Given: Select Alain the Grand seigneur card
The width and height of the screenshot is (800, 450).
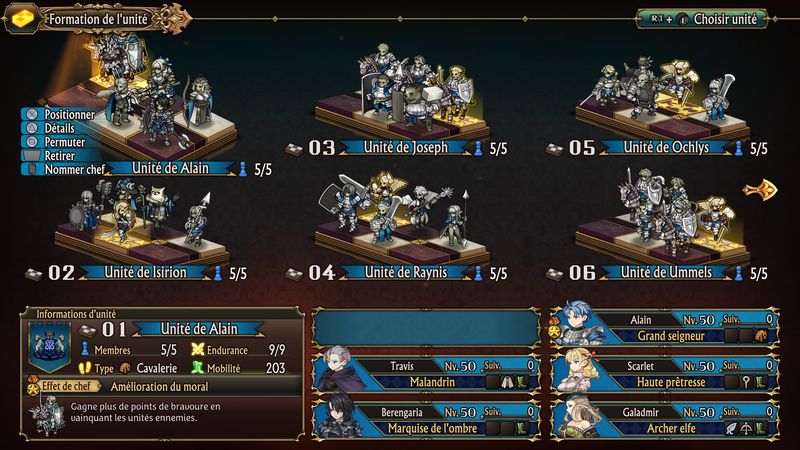Looking at the screenshot, I should tap(665, 327).
